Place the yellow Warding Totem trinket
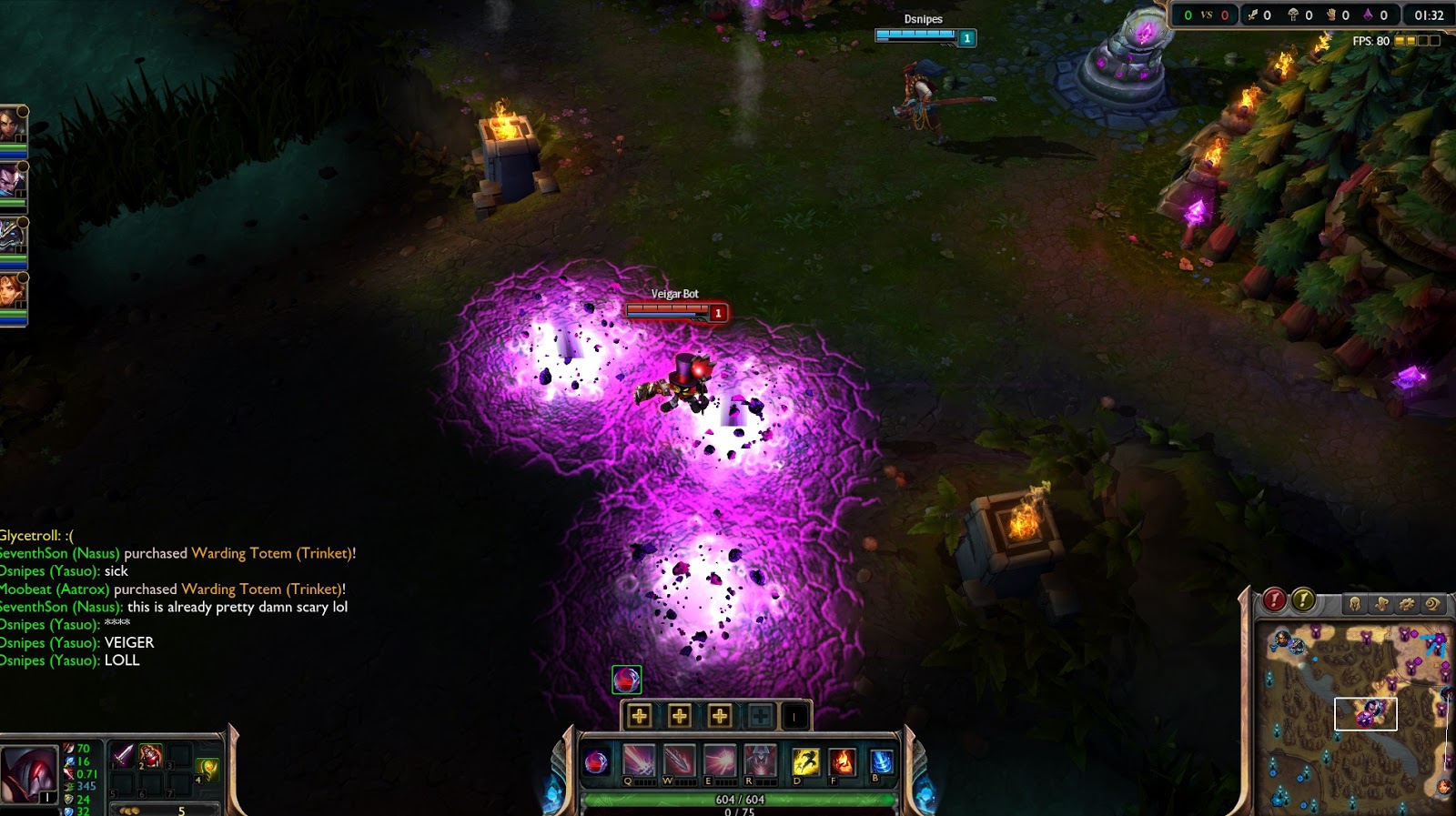Screen dimensions: 1456x816 [x=207, y=769]
